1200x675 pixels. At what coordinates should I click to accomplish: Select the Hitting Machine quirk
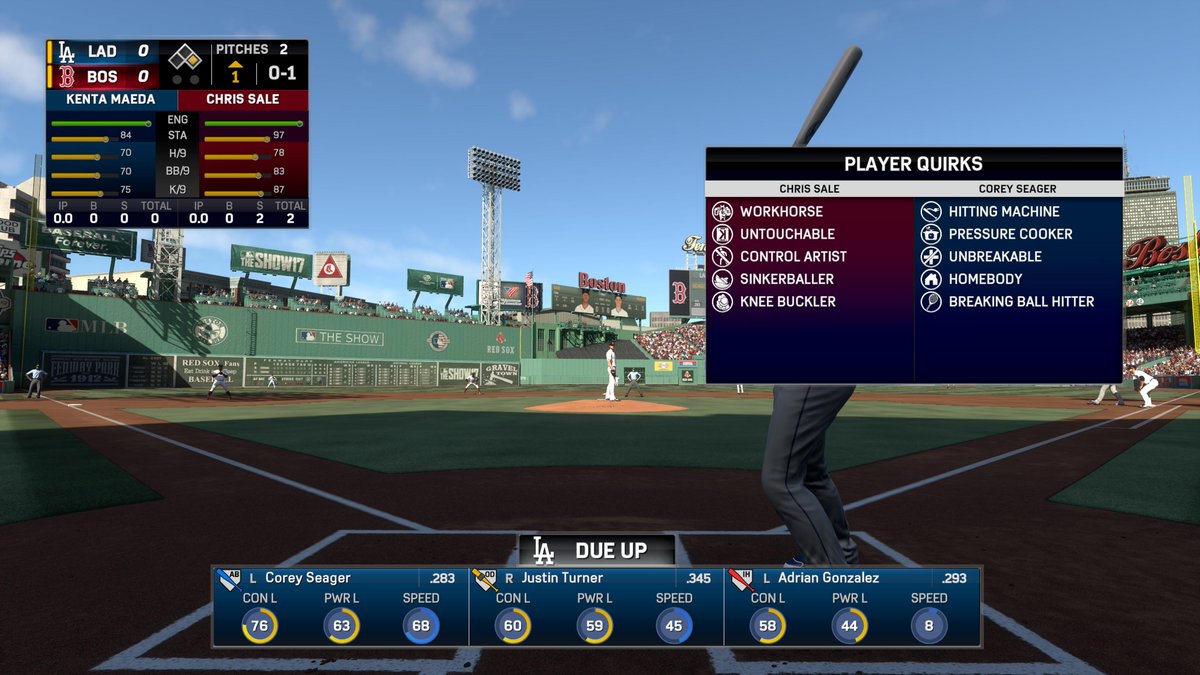pyautogui.click(x=1003, y=212)
